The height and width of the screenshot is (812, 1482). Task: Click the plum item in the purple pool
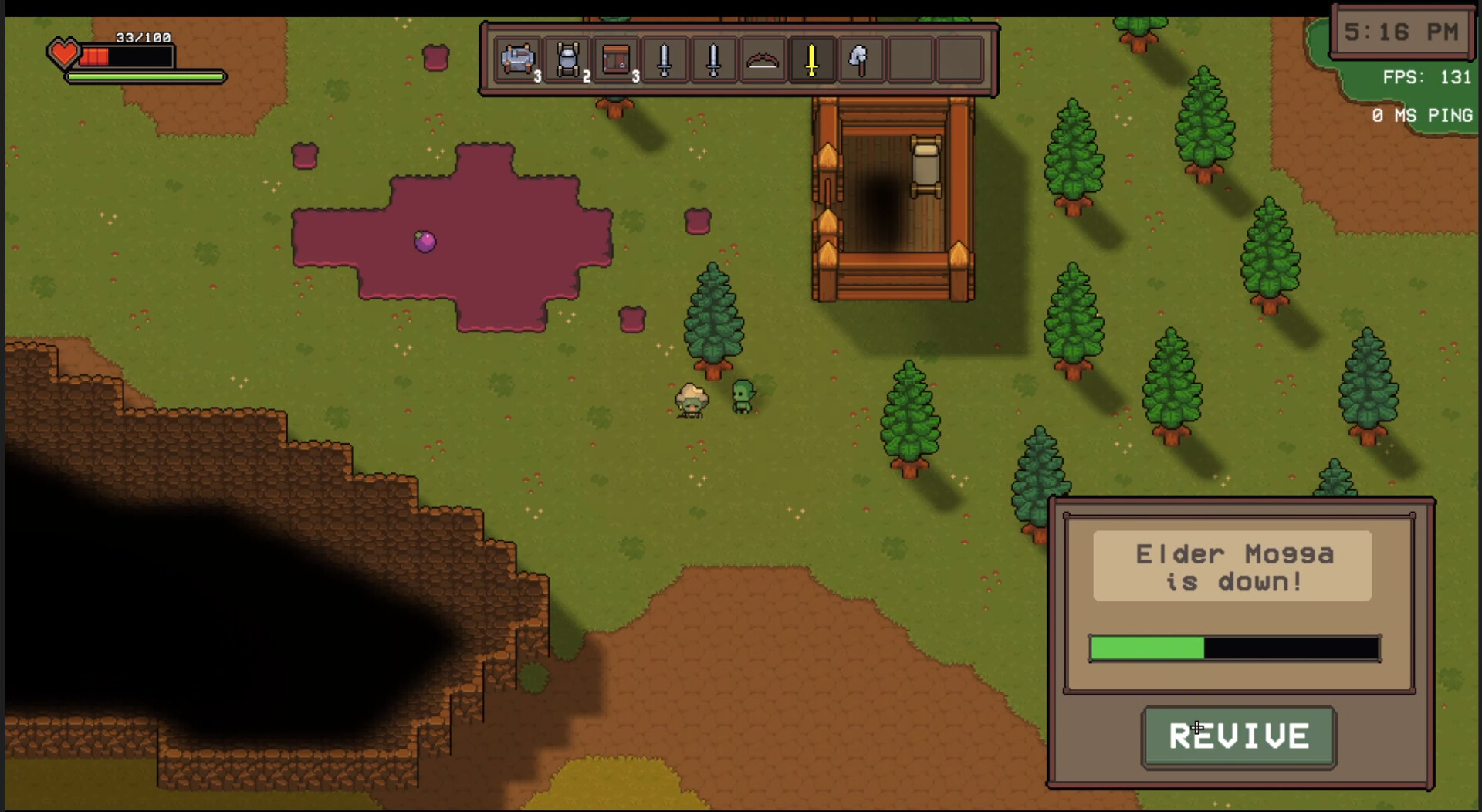point(424,242)
